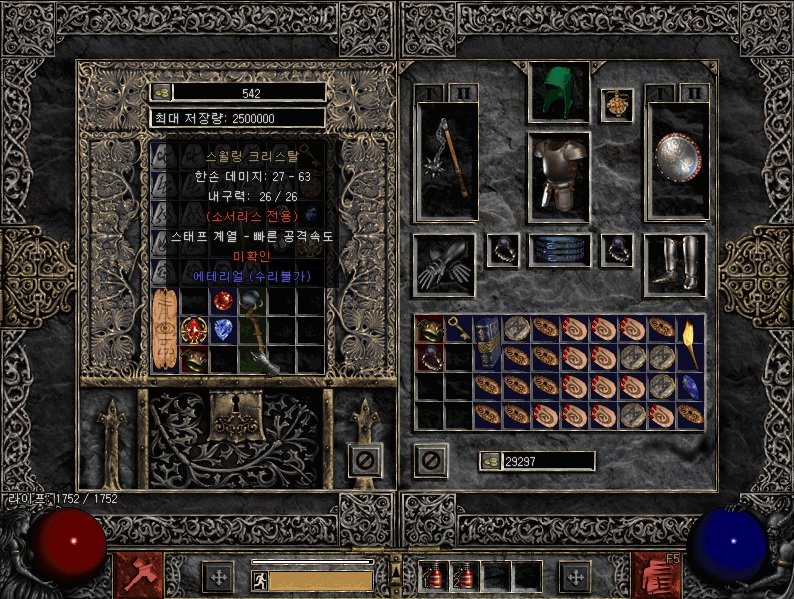This screenshot has height=599, width=794.
Task: Pick up the Swirling Crystal orb in stash
Action: [x=251, y=329]
